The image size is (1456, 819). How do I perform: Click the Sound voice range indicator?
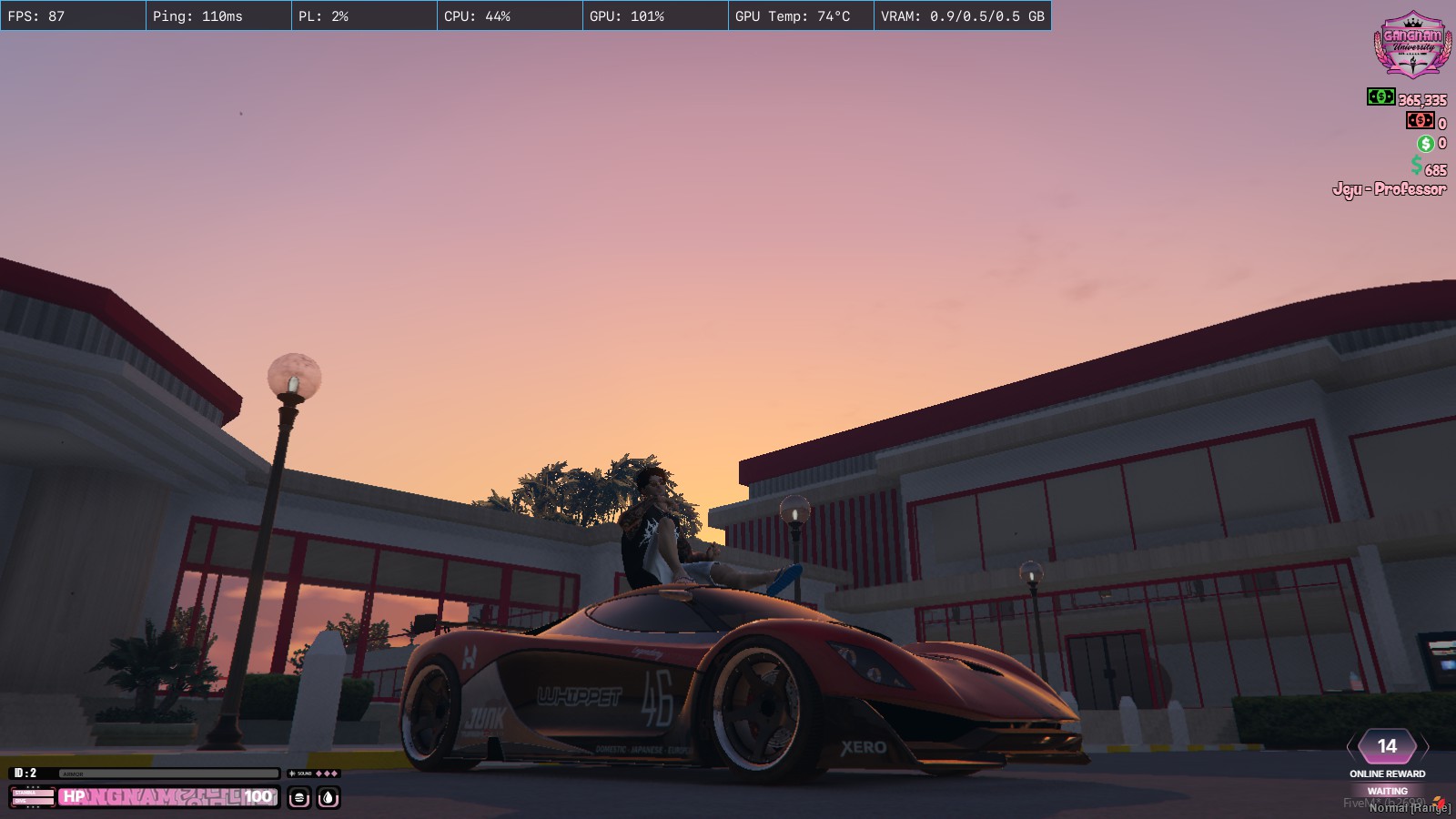point(313,773)
